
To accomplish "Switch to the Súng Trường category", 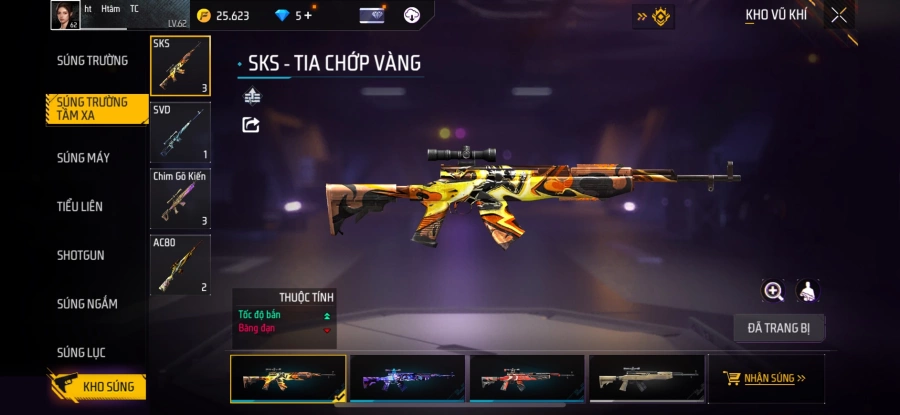I will [92, 60].
